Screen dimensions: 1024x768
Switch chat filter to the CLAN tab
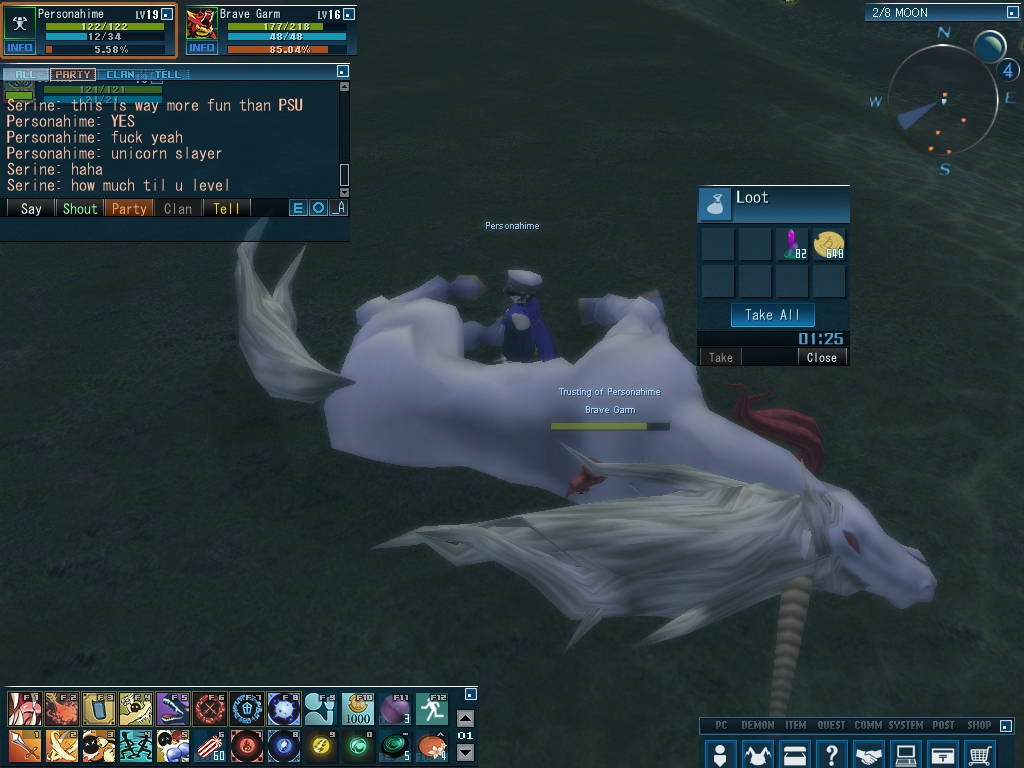point(121,74)
